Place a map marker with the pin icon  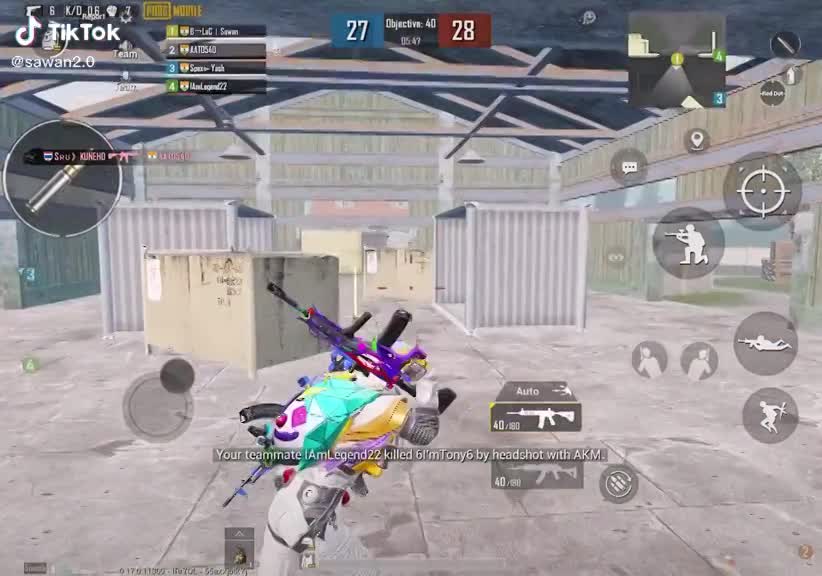(697, 140)
